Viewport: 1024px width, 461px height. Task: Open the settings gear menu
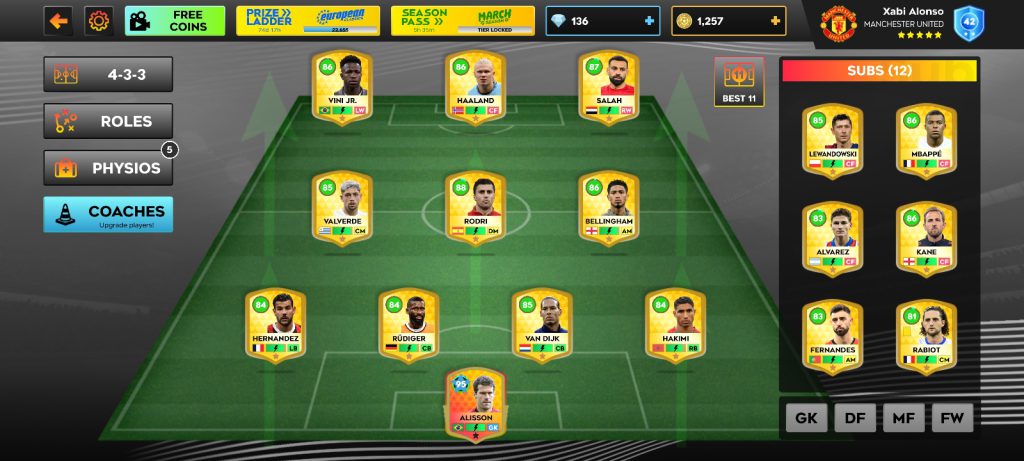[98, 21]
